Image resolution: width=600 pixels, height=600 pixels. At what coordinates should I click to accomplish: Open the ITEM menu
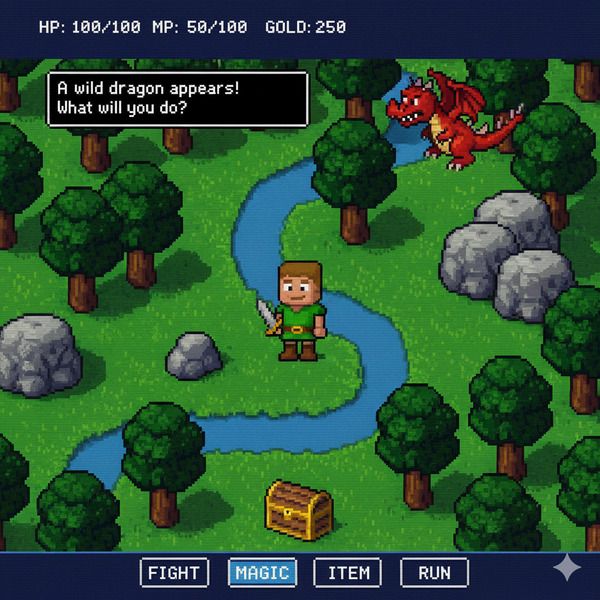coord(348,573)
